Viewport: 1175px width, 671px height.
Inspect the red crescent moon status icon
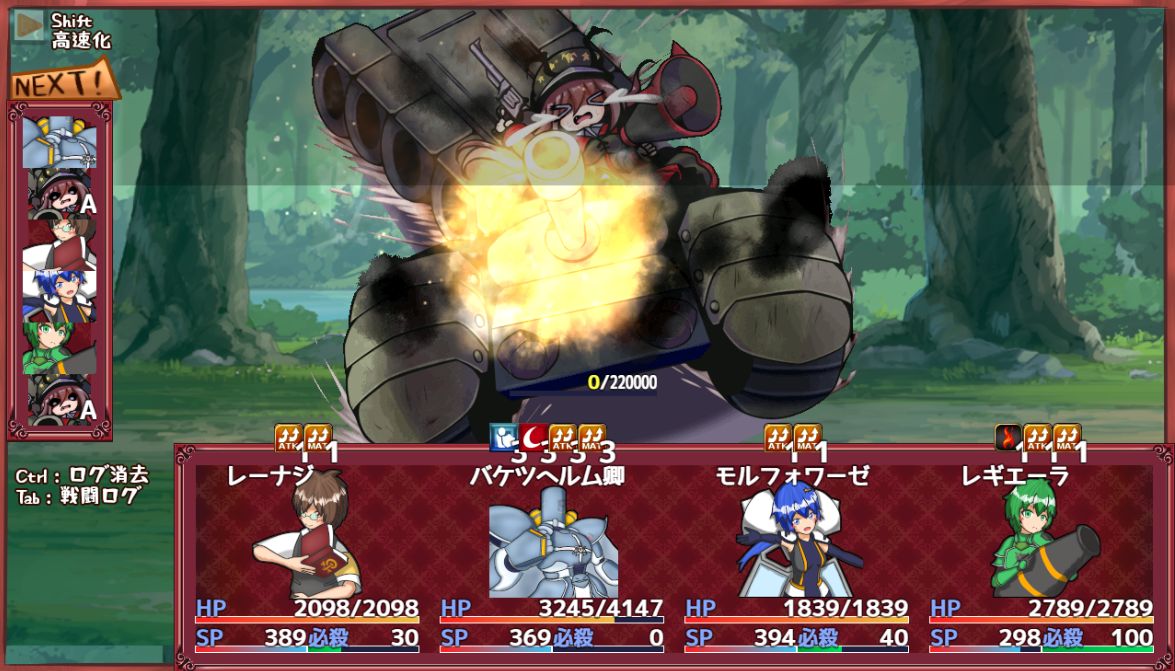tap(534, 437)
